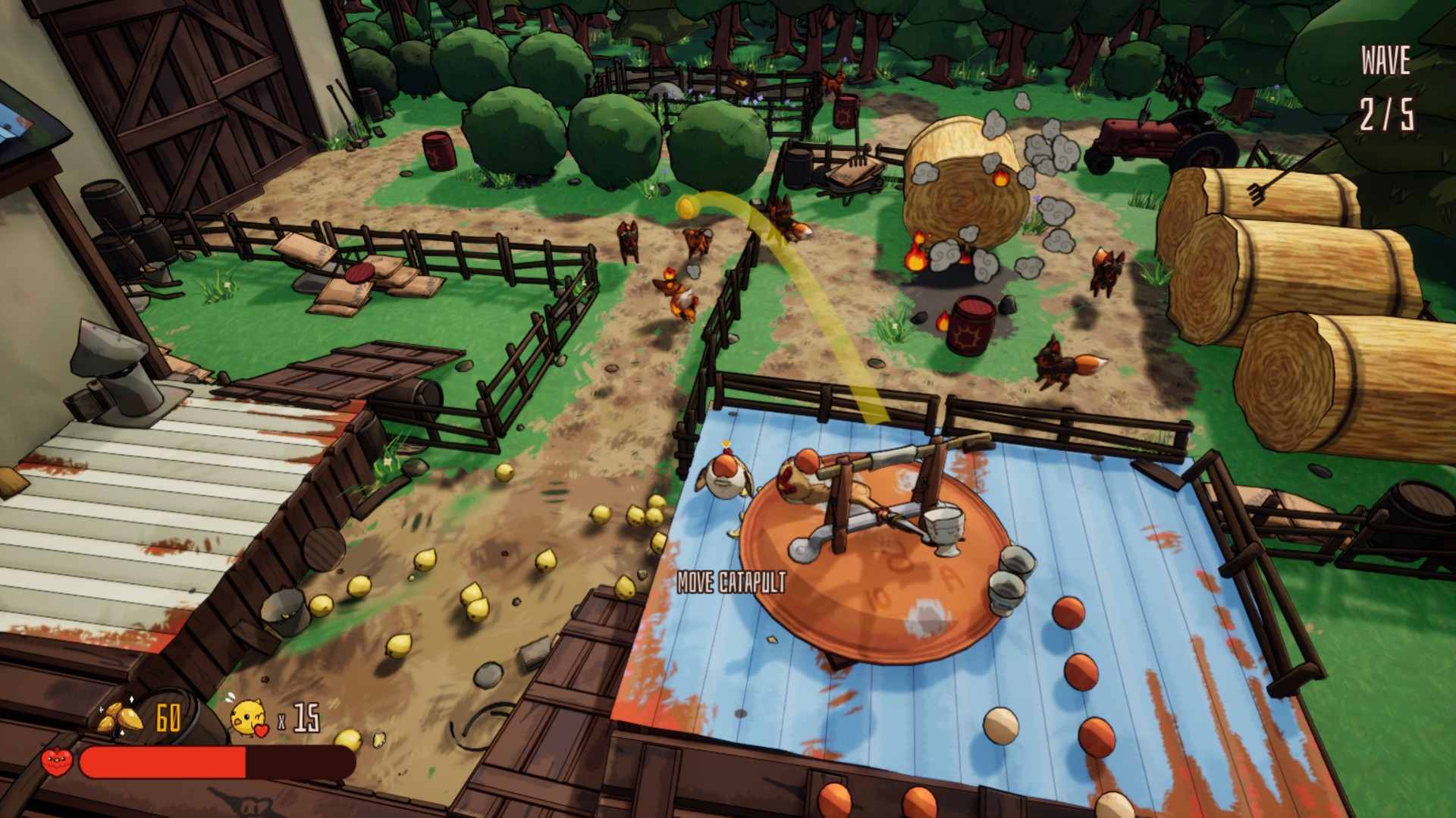Select the Move Catapult prompt label

tap(730, 582)
